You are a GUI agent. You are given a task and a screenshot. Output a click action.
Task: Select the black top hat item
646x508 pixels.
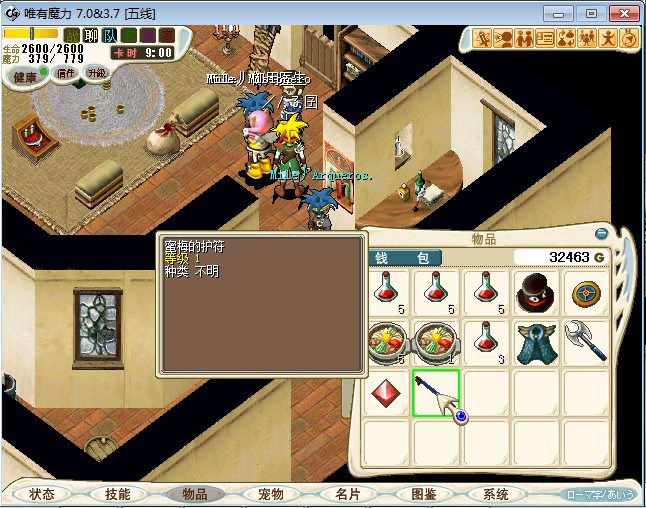(536, 293)
